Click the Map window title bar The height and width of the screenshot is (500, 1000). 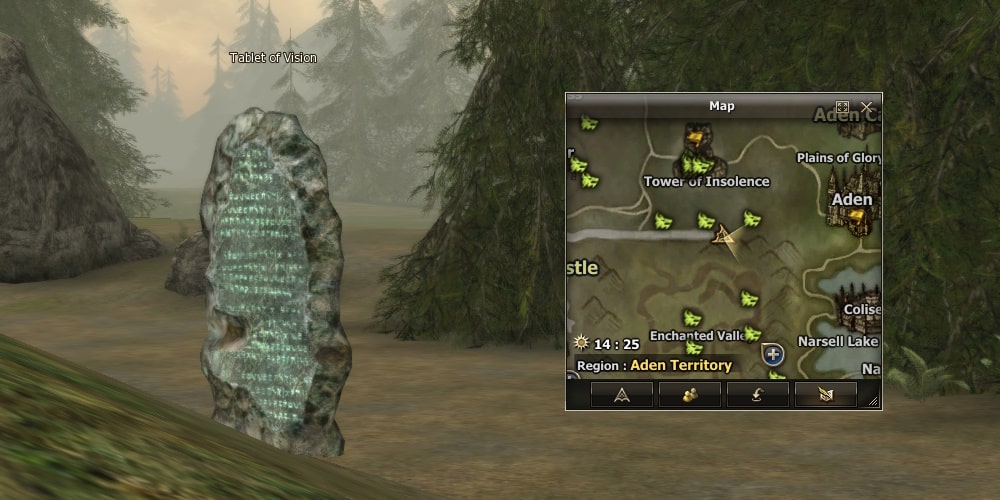(x=721, y=106)
